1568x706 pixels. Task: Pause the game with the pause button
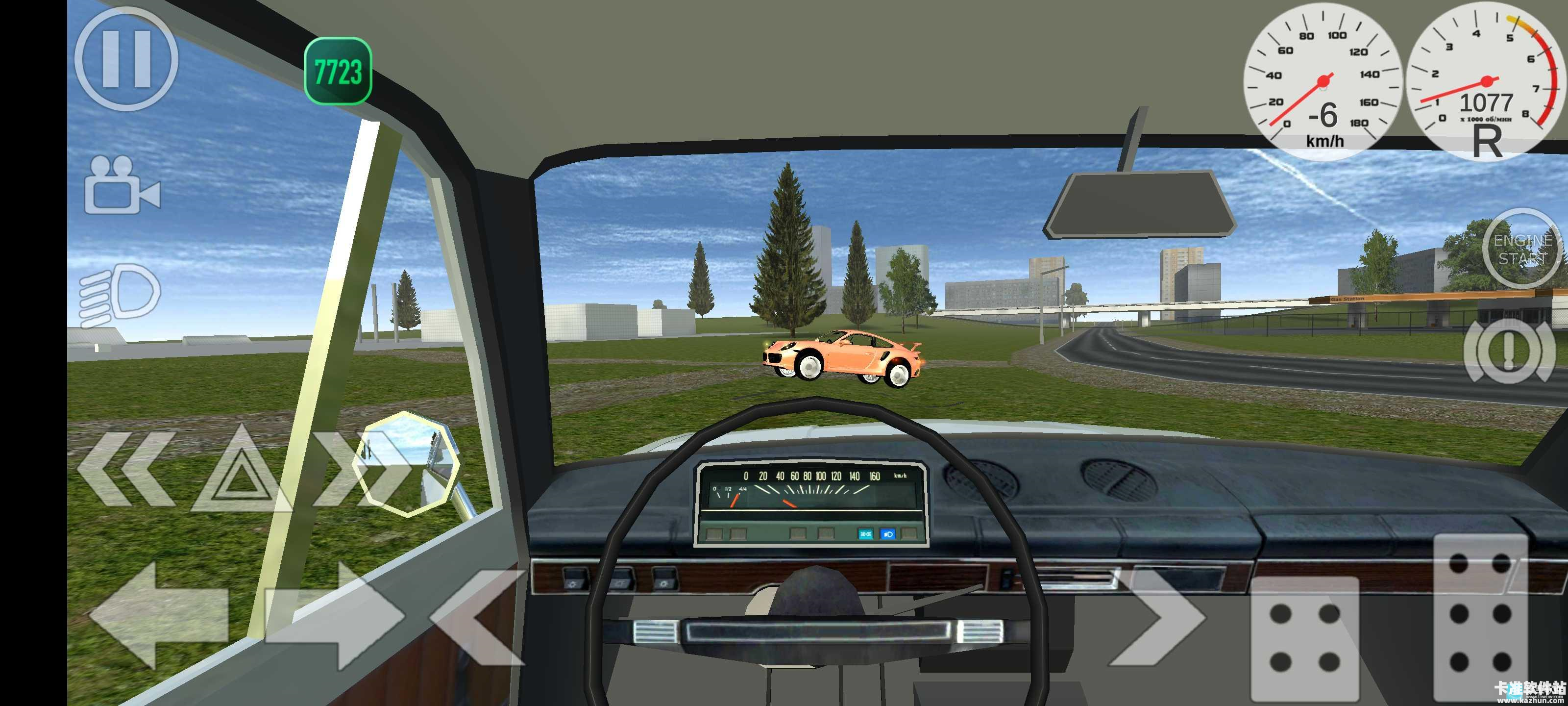[x=126, y=59]
